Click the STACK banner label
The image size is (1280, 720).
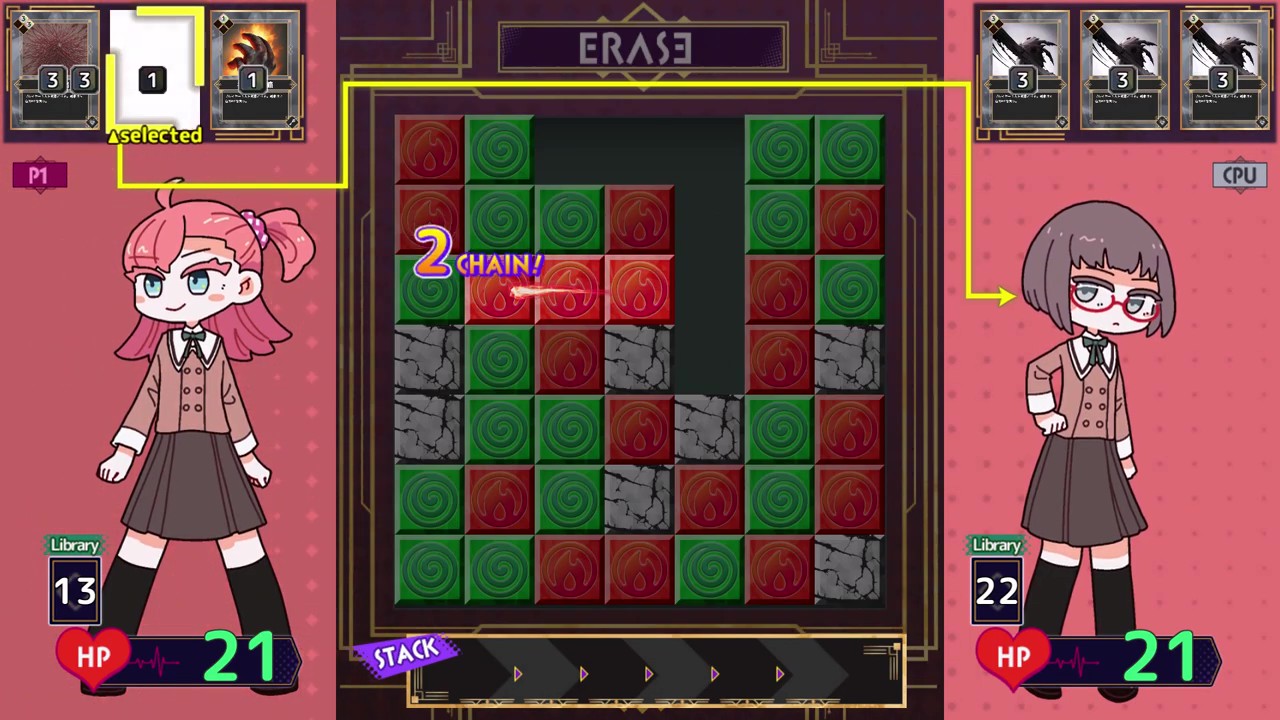406,652
